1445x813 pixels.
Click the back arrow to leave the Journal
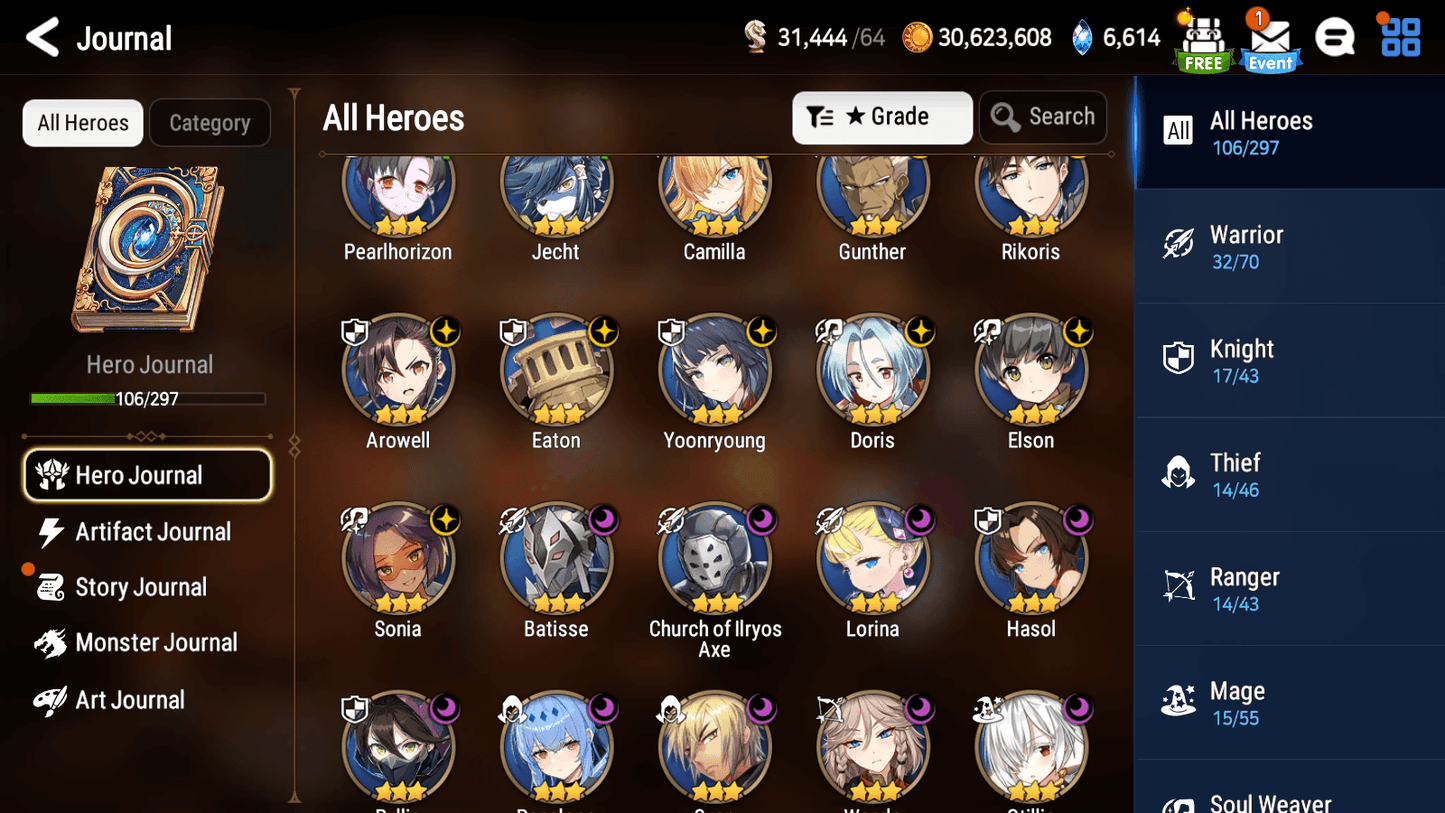(x=42, y=37)
